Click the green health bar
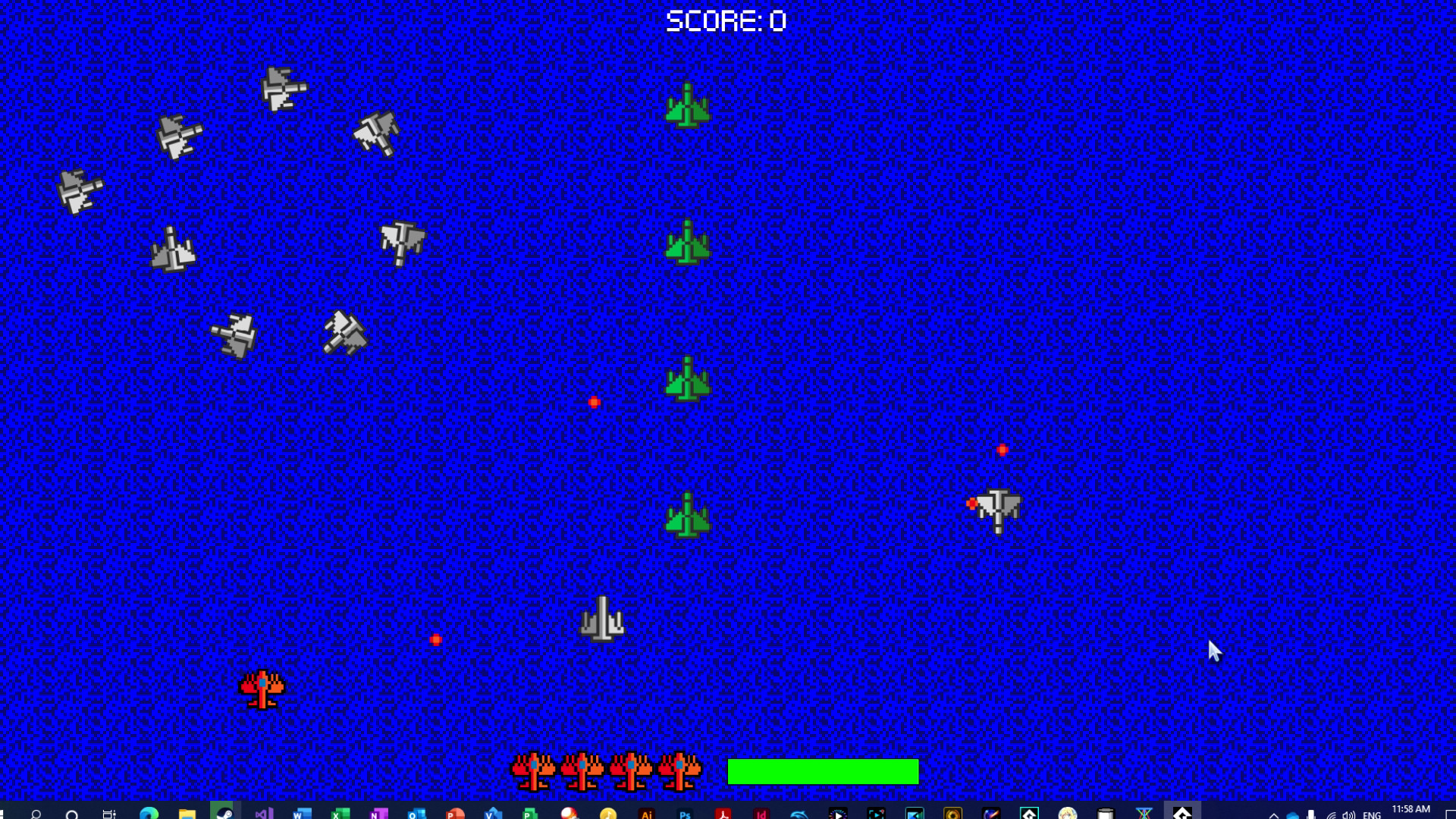Image resolution: width=1456 pixels, height=819 pixels. click(x=821, y=771)
